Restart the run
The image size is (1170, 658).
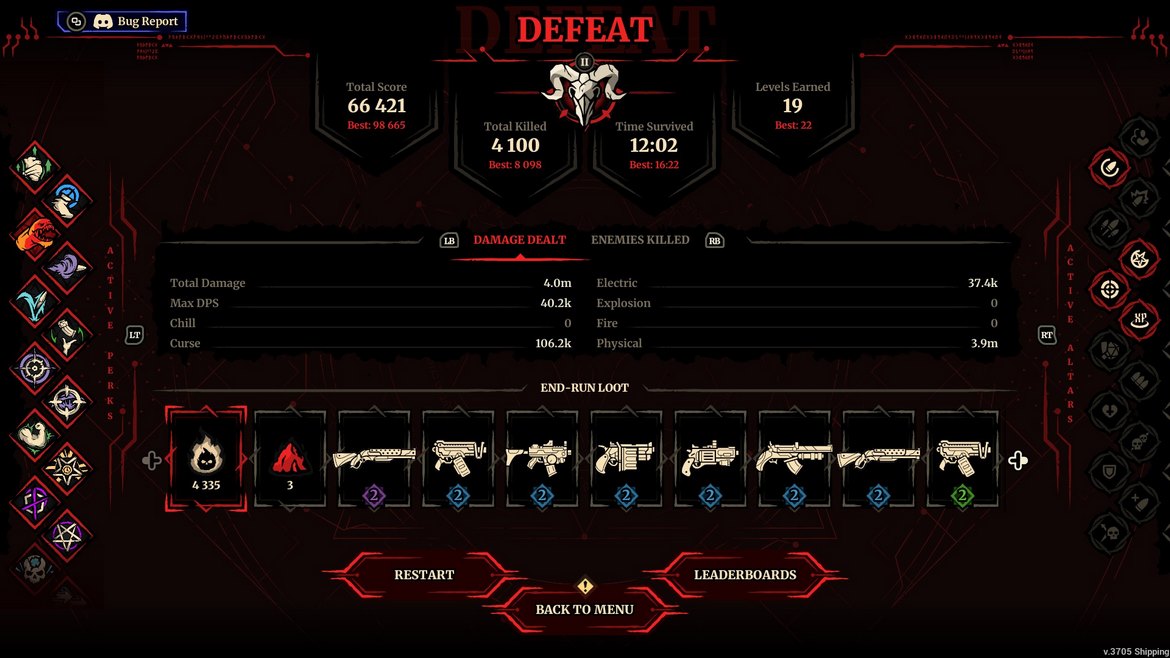pyautogui.click(x=424, y=575)
